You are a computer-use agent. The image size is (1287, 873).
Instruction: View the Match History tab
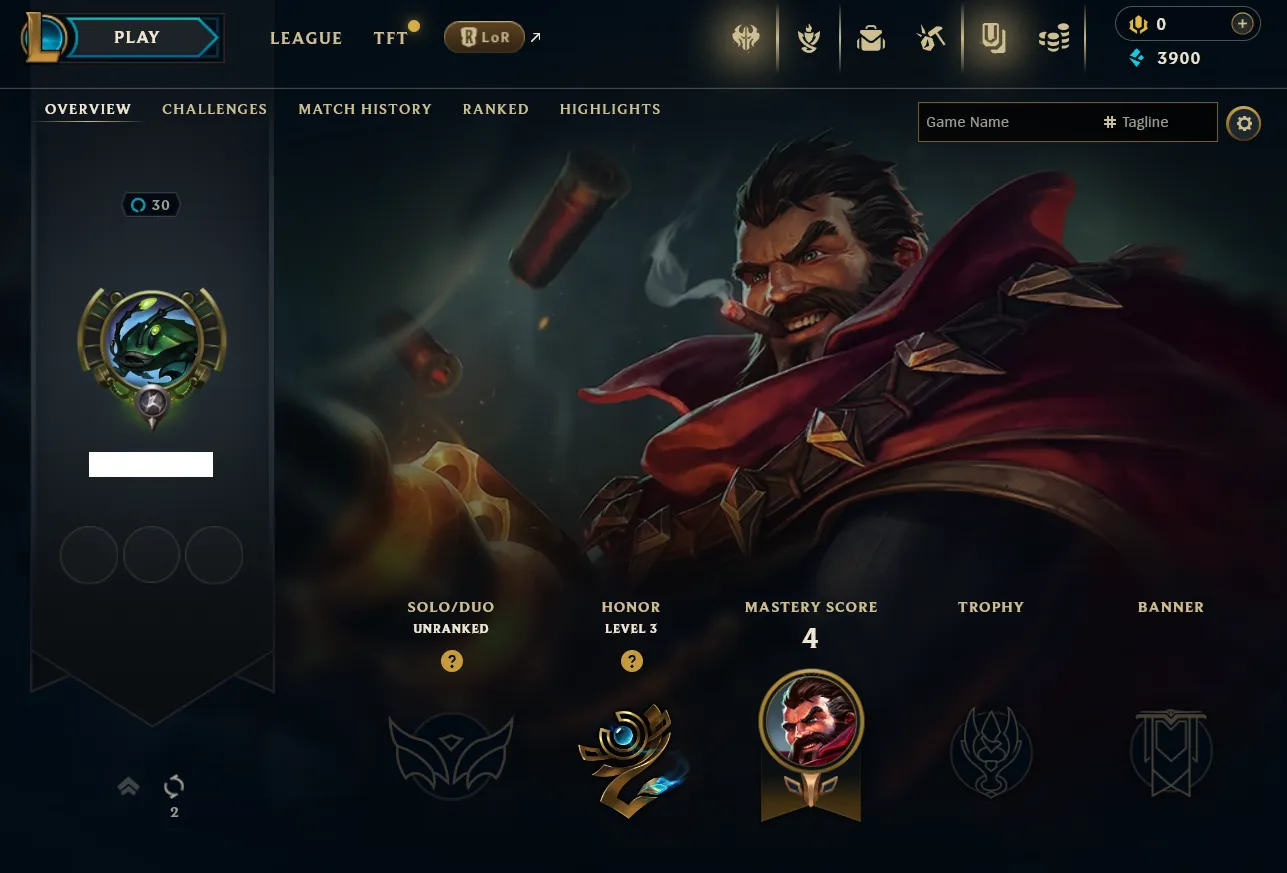coord(365,109)
